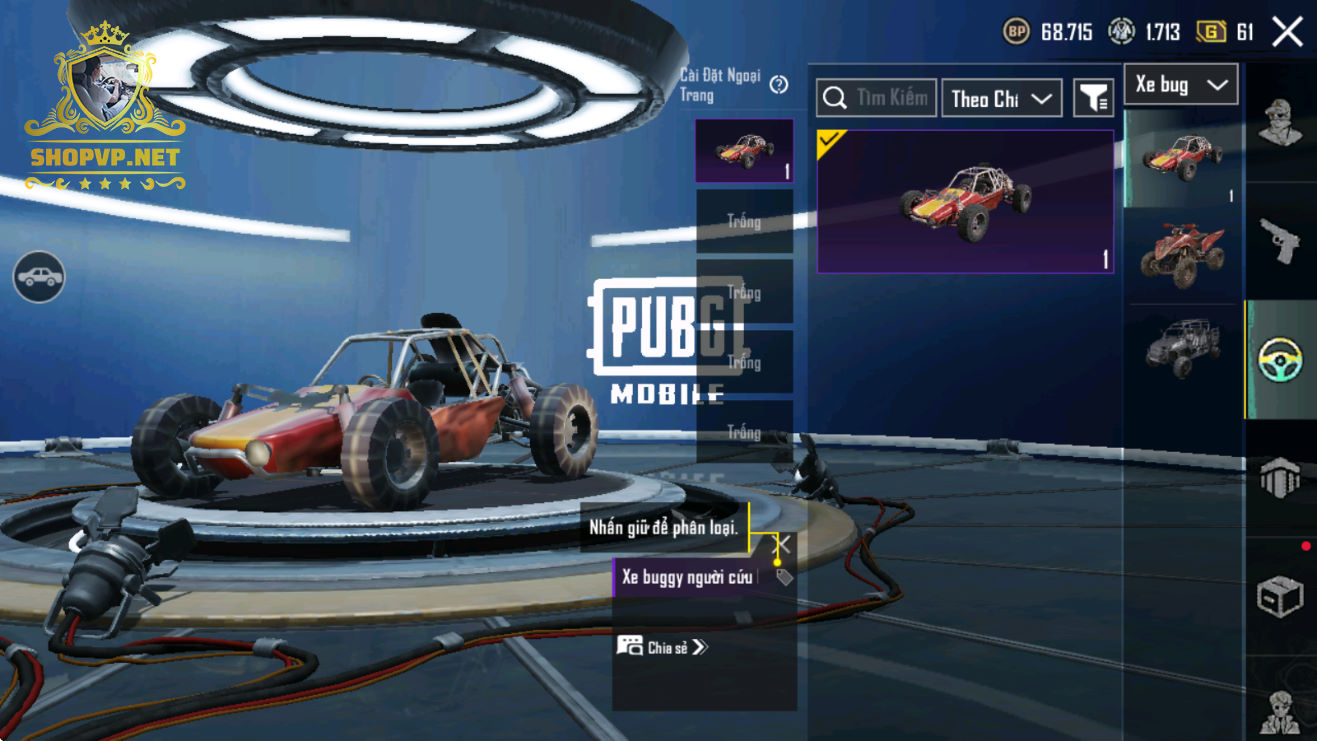This screenshot has width=1317, height=741.
Task: Expand the Xe bug vehicle dropdown
Action: click(x=1181, y=85)
